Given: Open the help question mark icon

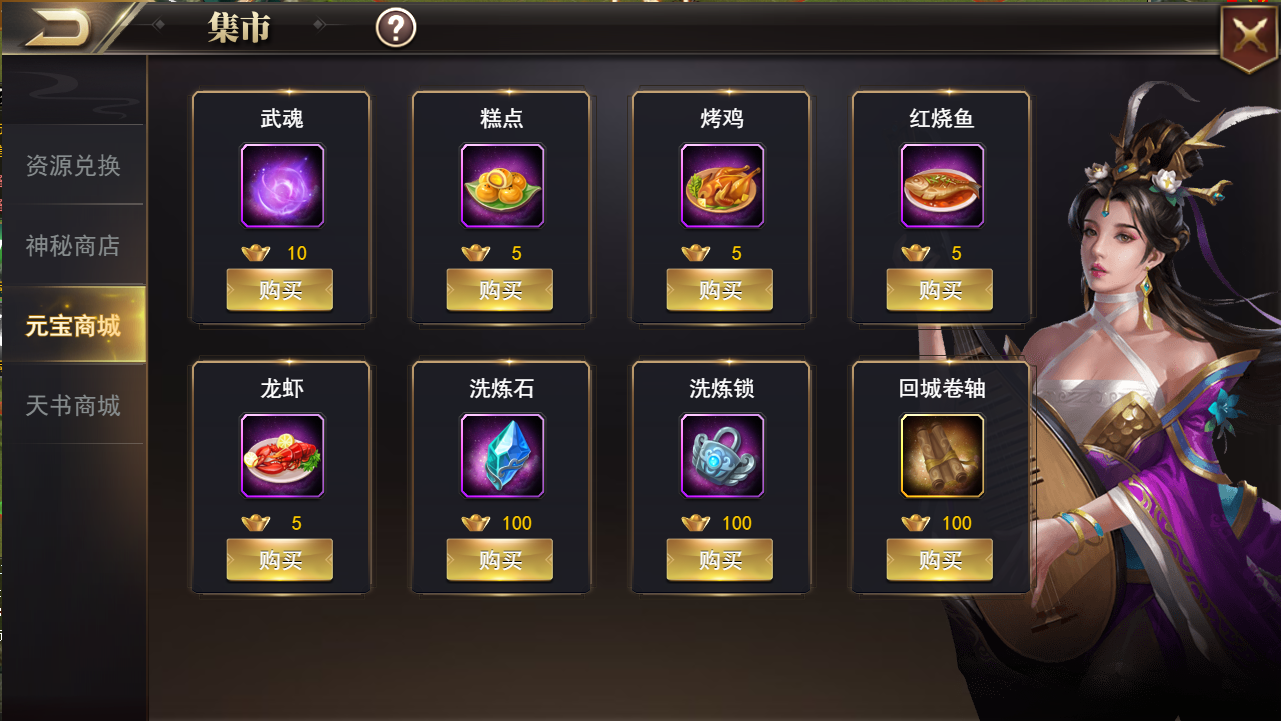Looking at the screenshot, I should point(396,27).
